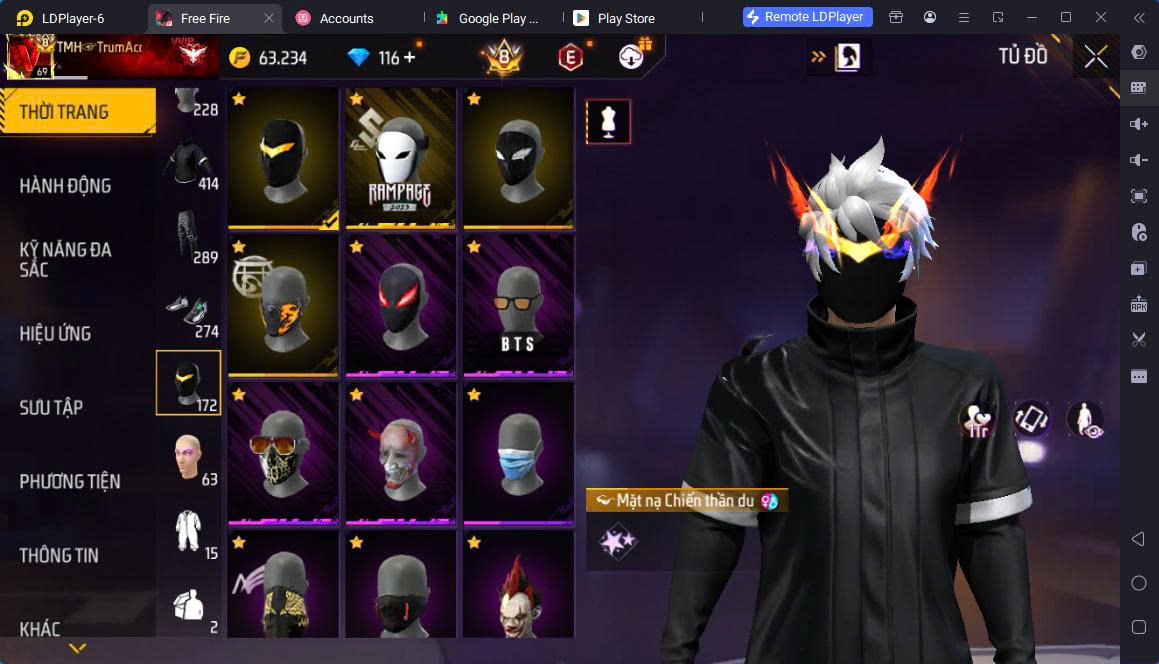The width and height of the screenshot is (1159, 664).
Task: Open the shoes subcategory
Action: coord(188,309)
